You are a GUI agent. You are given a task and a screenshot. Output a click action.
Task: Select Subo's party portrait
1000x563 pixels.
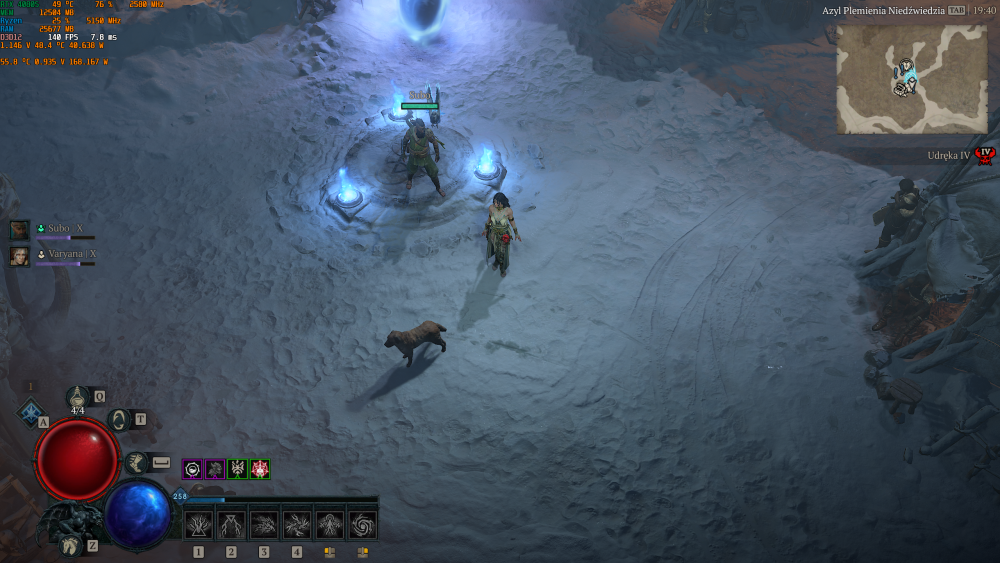pos(20,230)
